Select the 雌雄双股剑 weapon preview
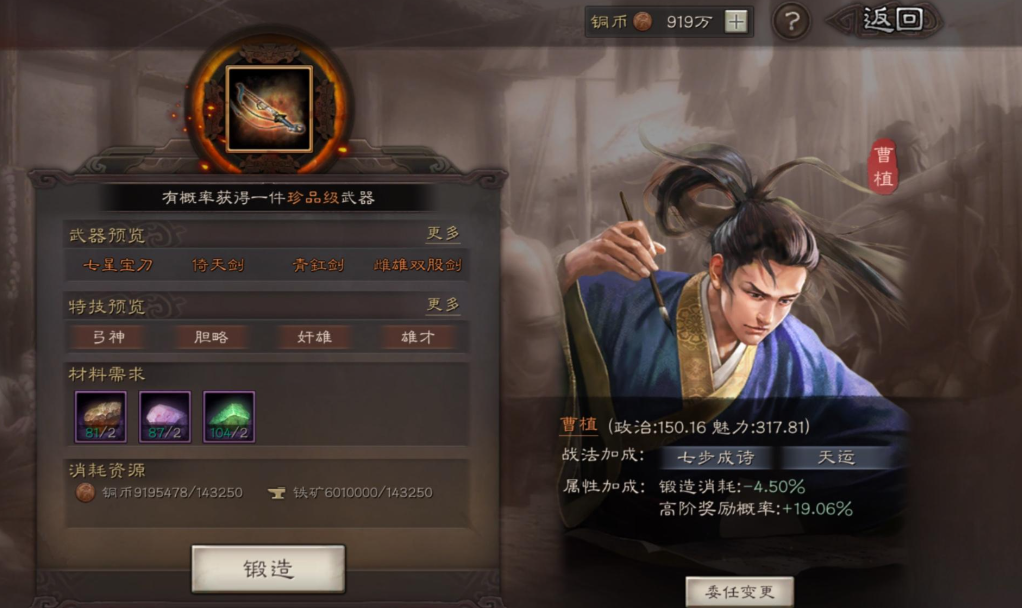The width and height of the screenshot is (1022, 608). [418, 266]
